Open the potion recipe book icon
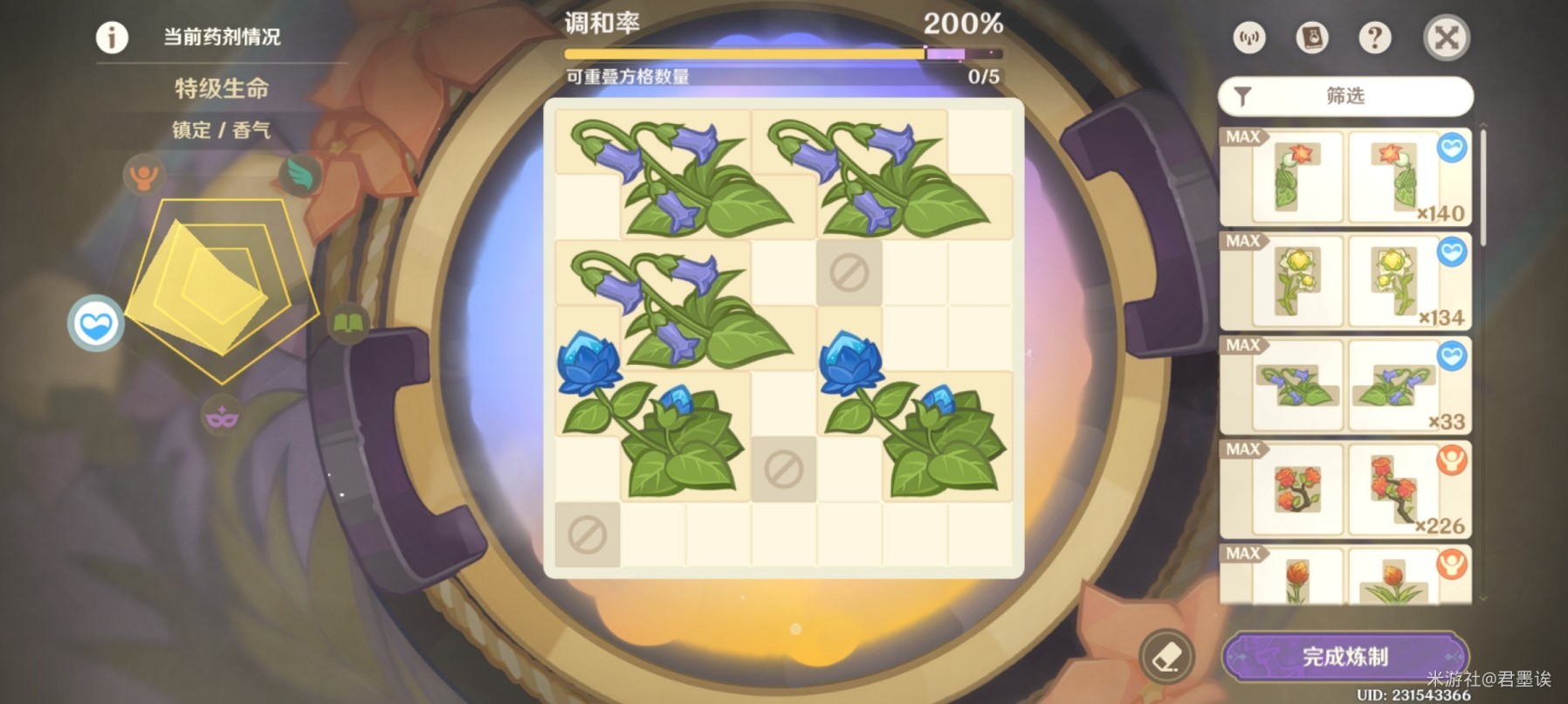The width and height of the screenshot is (1568, 704). click(1315, 38)
